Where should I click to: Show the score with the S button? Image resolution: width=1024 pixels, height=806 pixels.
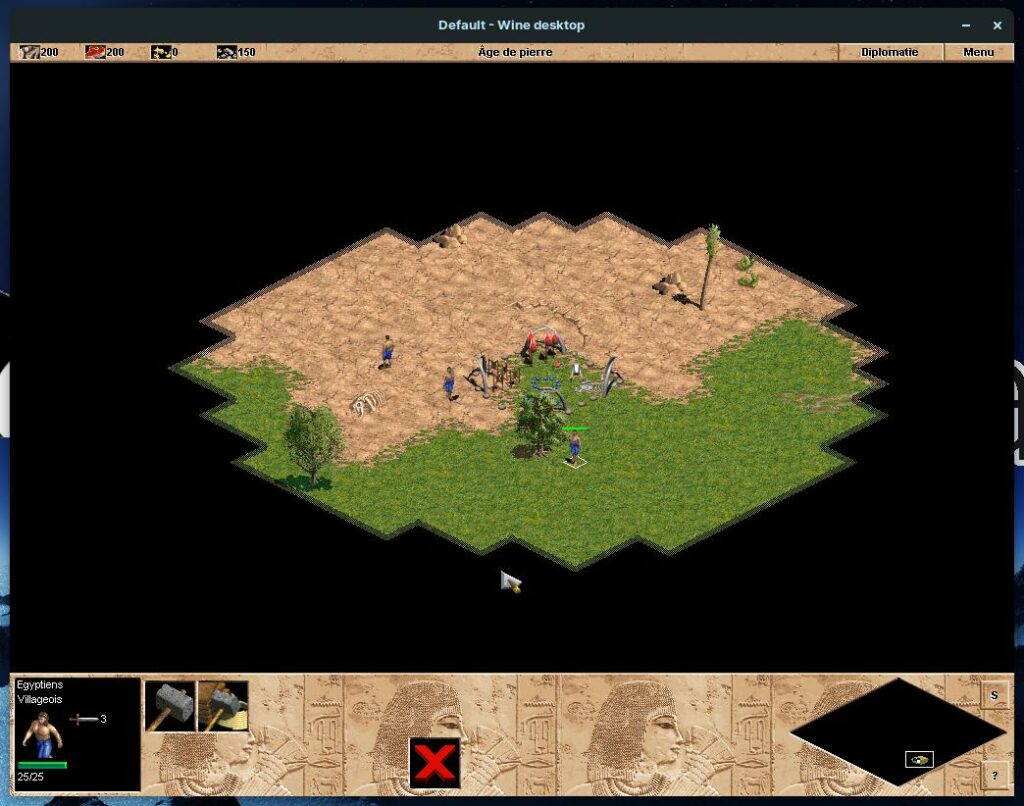(x=994, y=695)
